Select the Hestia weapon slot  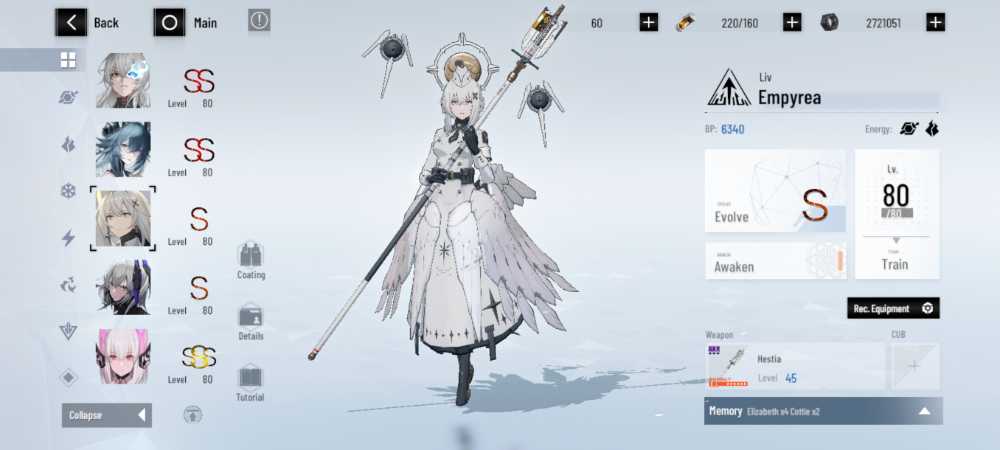pos(794,367)
